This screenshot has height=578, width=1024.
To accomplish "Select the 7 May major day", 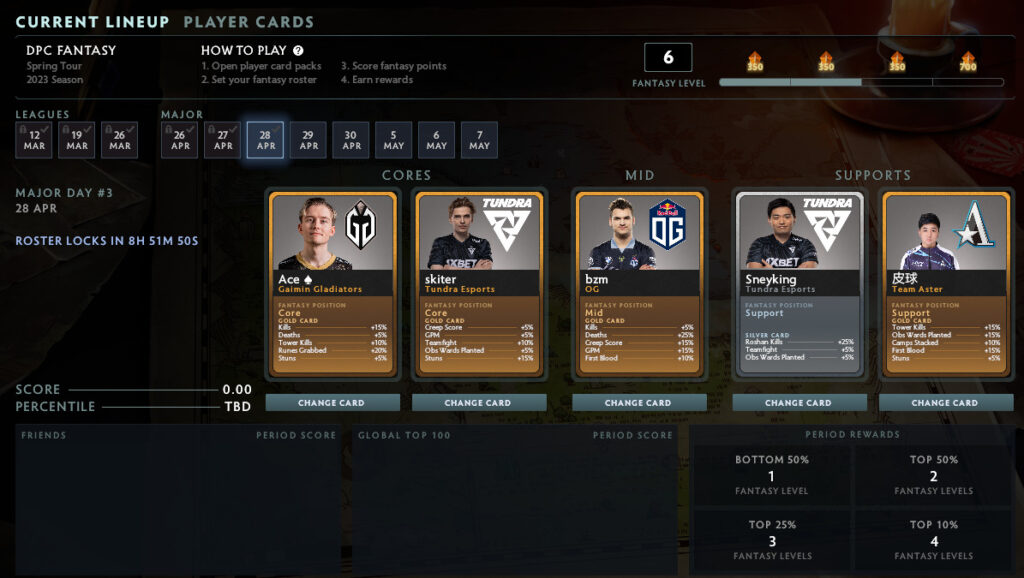I will click(480, 140).
